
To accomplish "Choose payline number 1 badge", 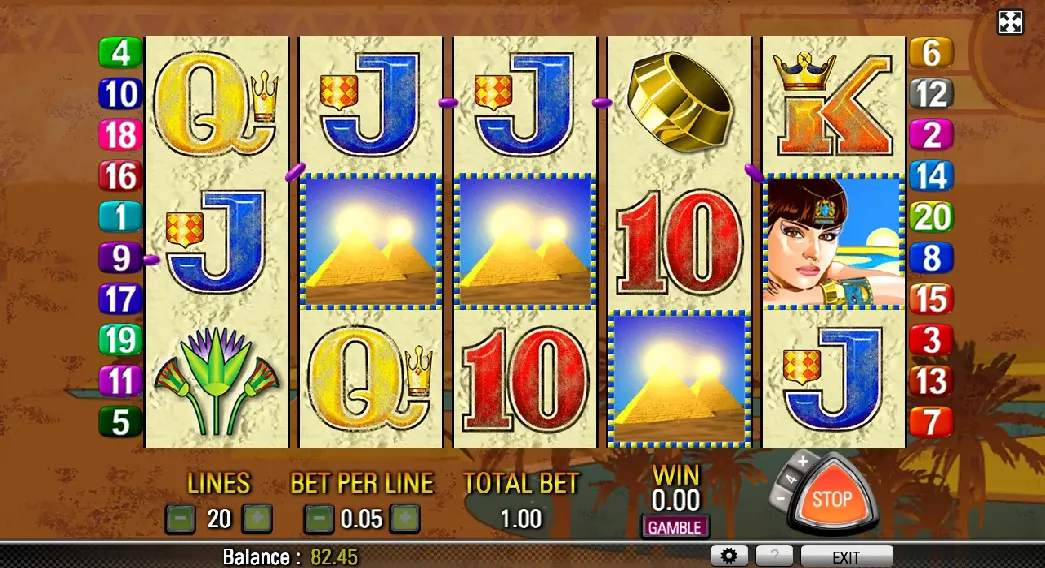I will [121, 217].
